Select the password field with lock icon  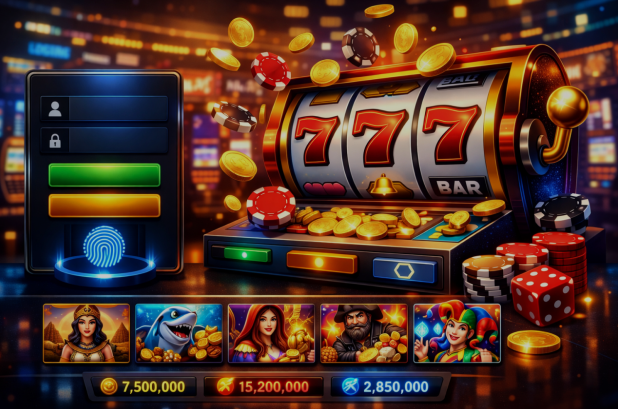pyautogui.click(x=104, y=140)
